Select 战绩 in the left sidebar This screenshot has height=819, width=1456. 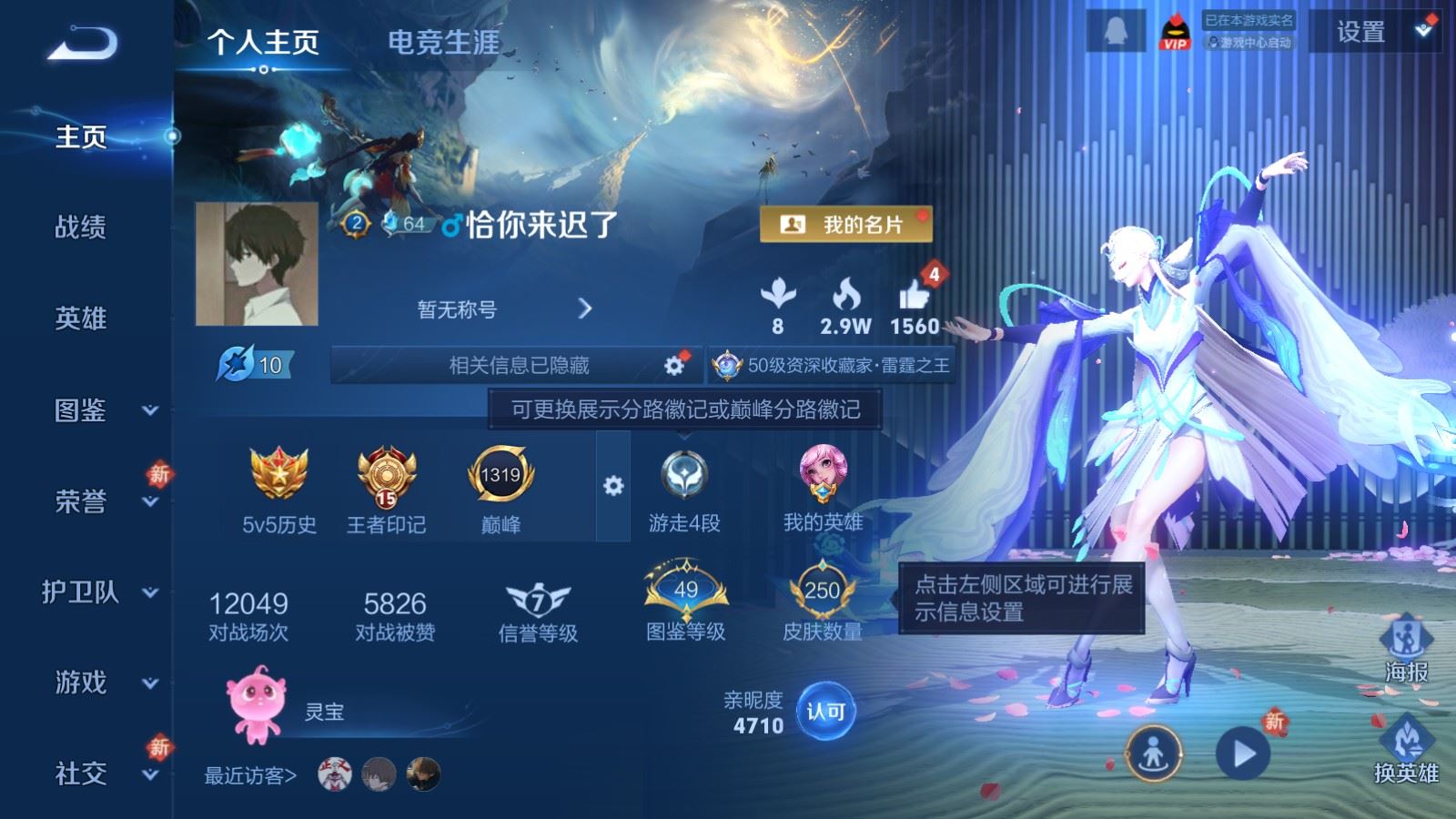click(x=80, y=228)
